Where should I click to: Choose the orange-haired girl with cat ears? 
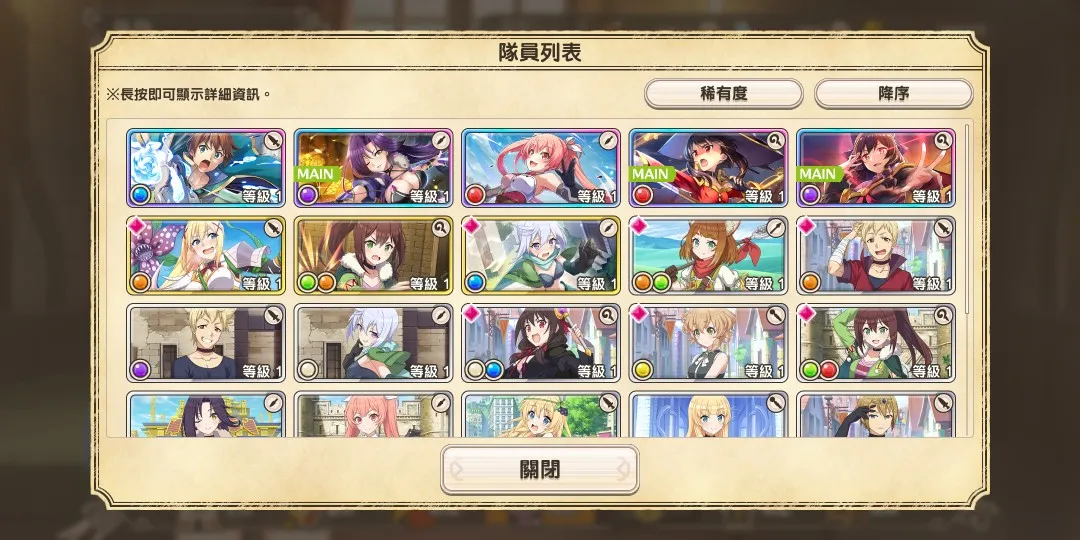point(708,255)
